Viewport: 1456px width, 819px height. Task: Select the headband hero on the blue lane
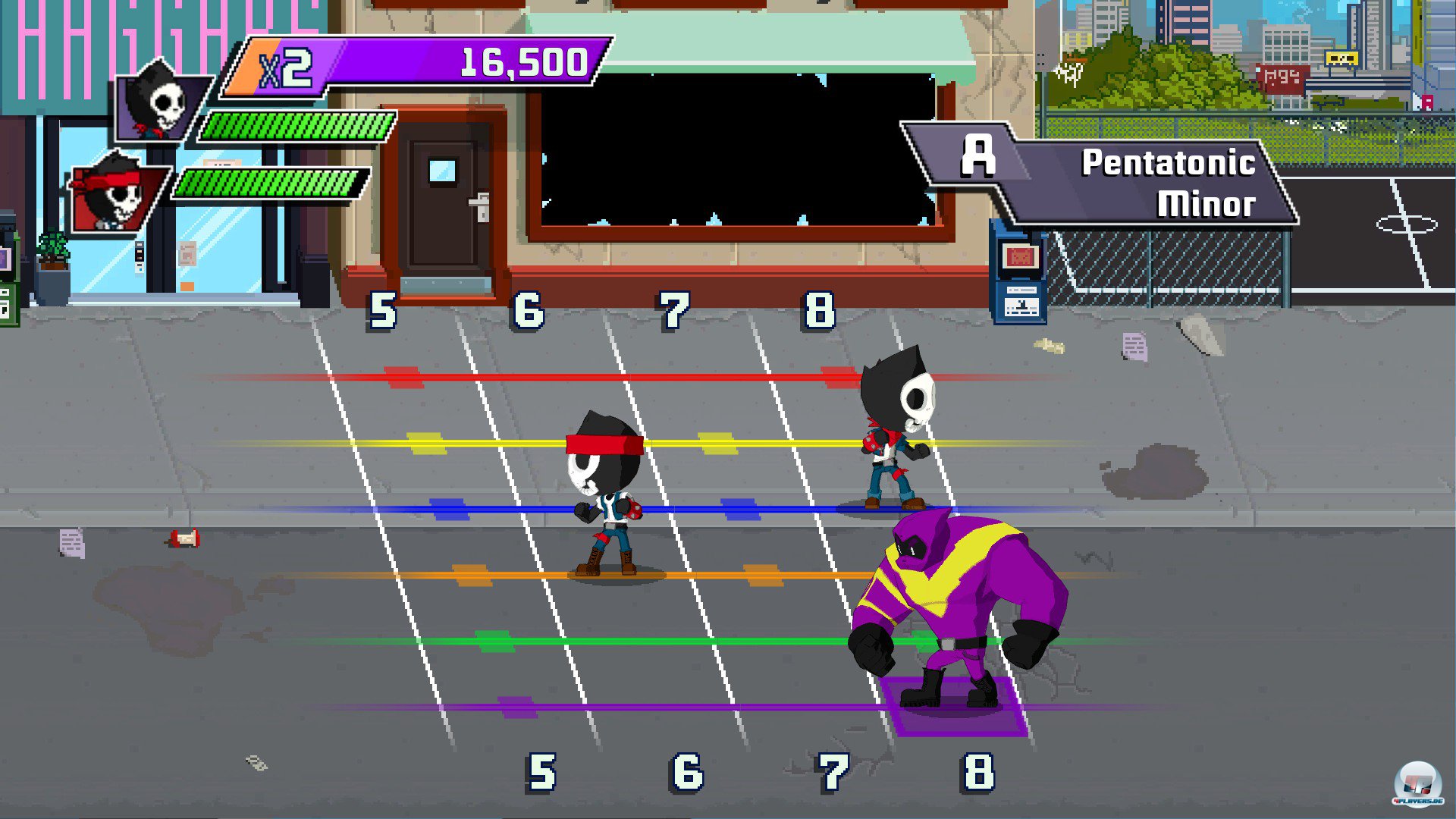pyautogui.click(x=607, y=493)
